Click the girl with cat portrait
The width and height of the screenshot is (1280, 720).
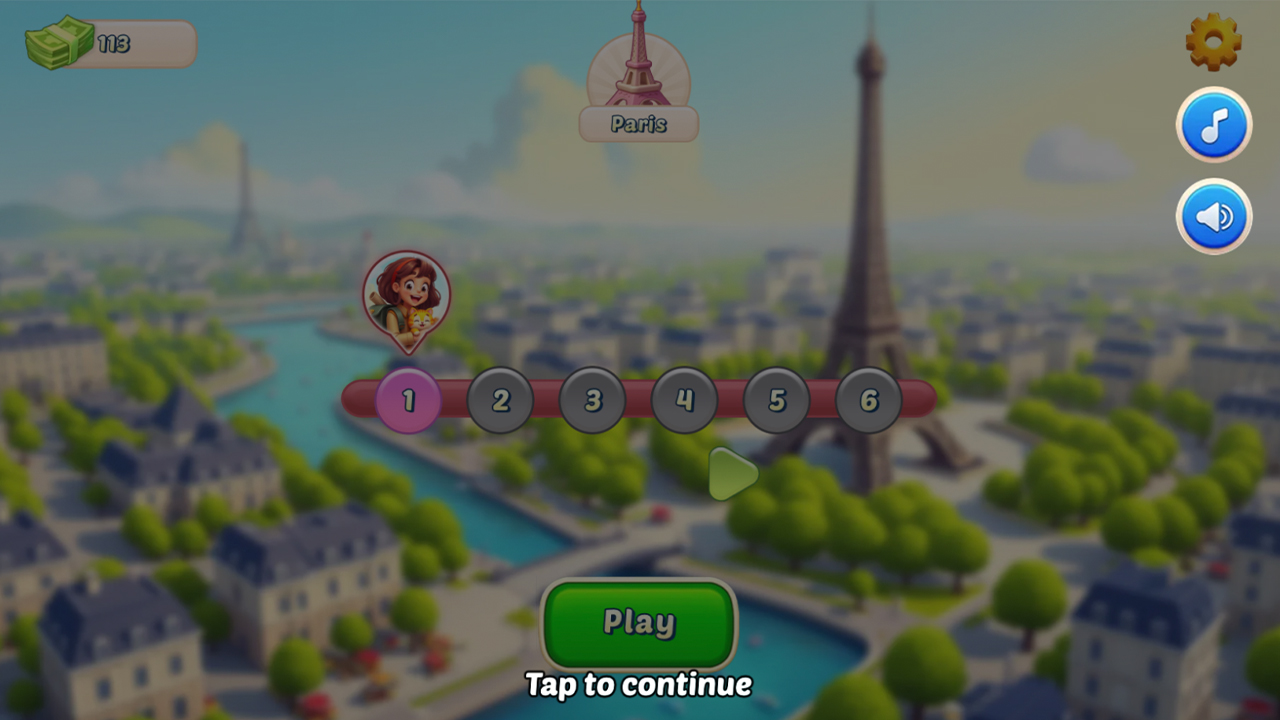(x=408, y=295)
